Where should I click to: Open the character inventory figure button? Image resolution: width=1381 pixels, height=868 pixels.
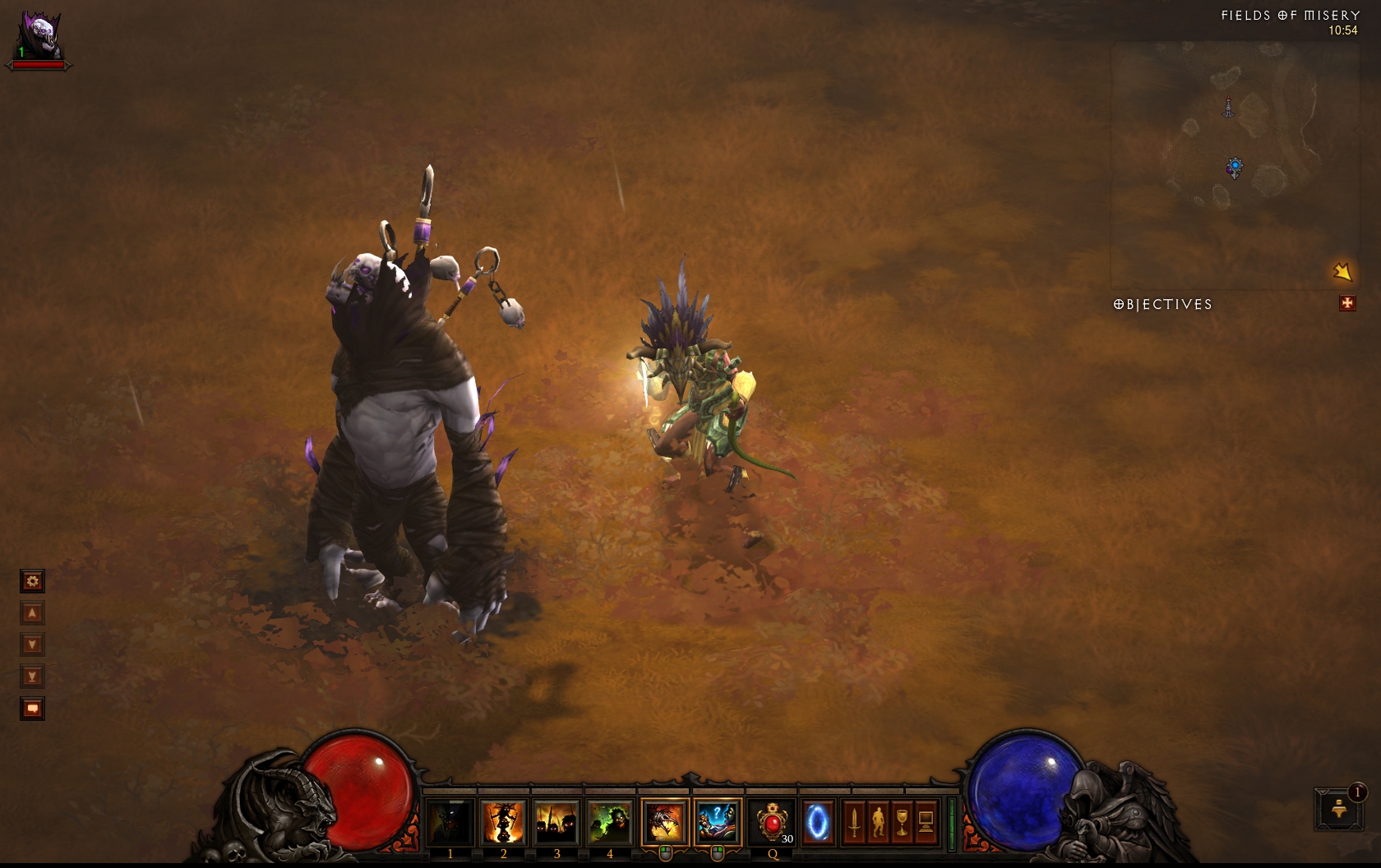[878, 821]
